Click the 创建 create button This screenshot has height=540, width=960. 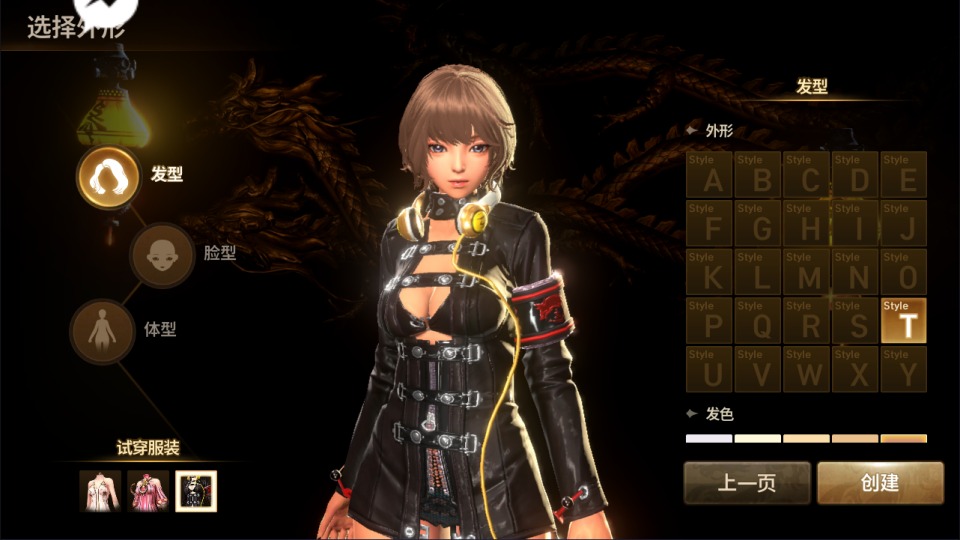point(880,483)
